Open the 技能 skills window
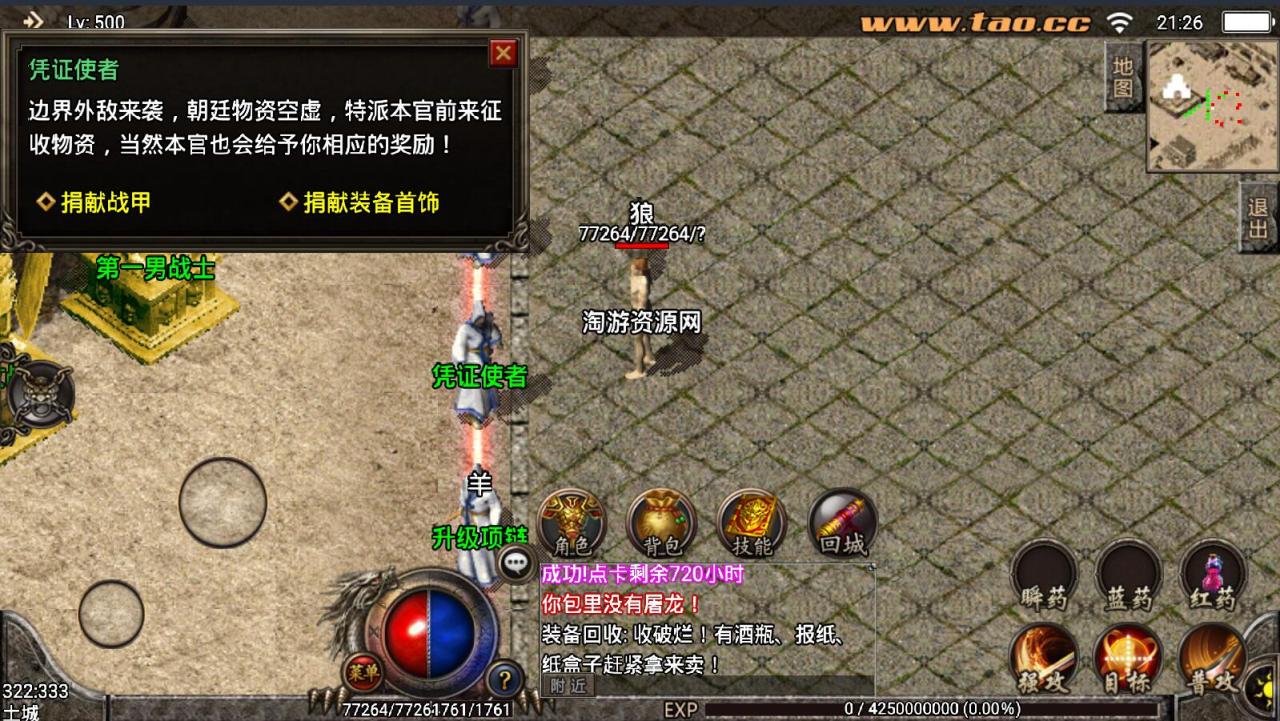Viewport: 1280px width, 721px height. 750,522
